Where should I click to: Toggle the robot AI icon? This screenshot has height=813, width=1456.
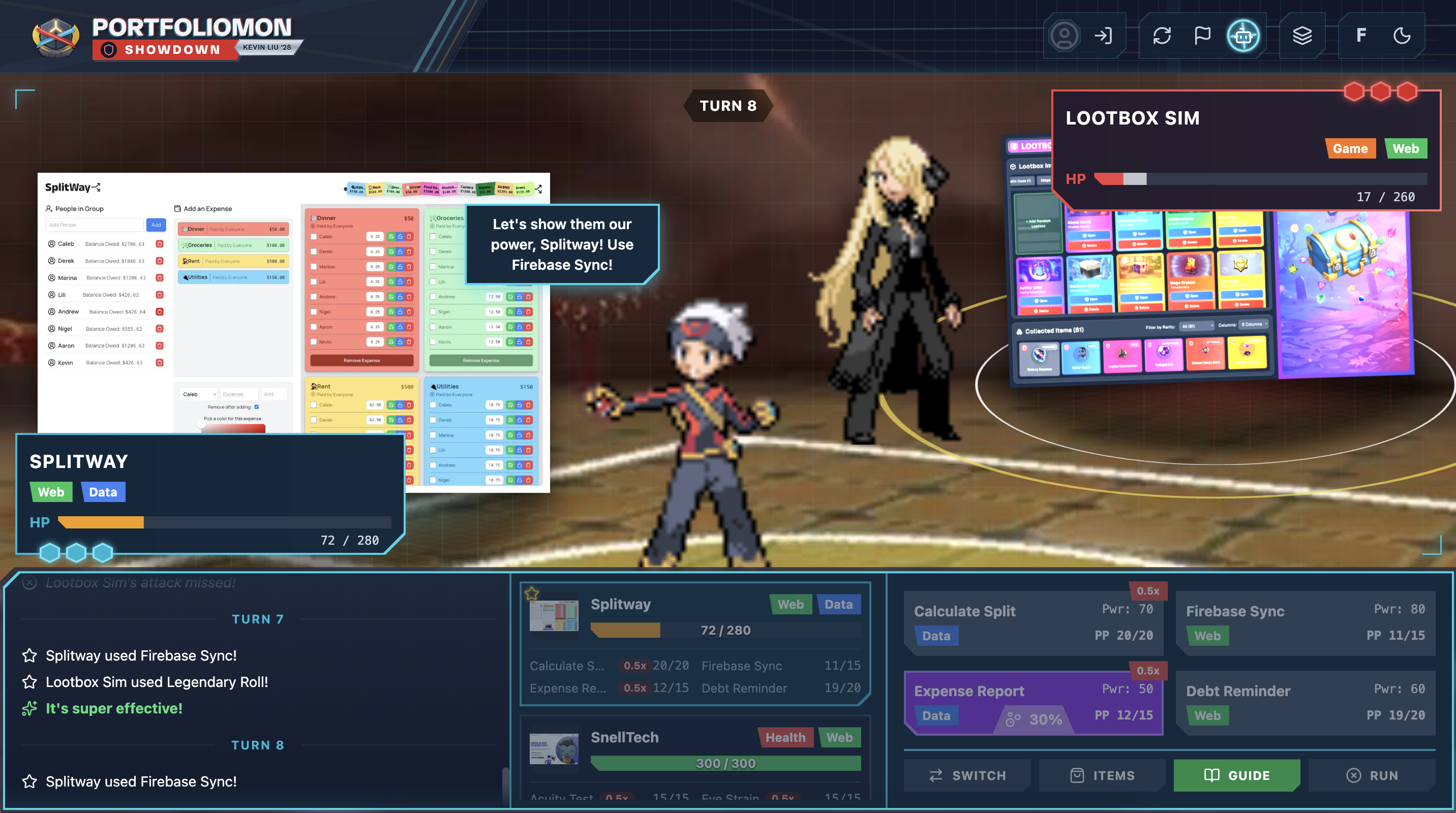[x=1243, y=36]
